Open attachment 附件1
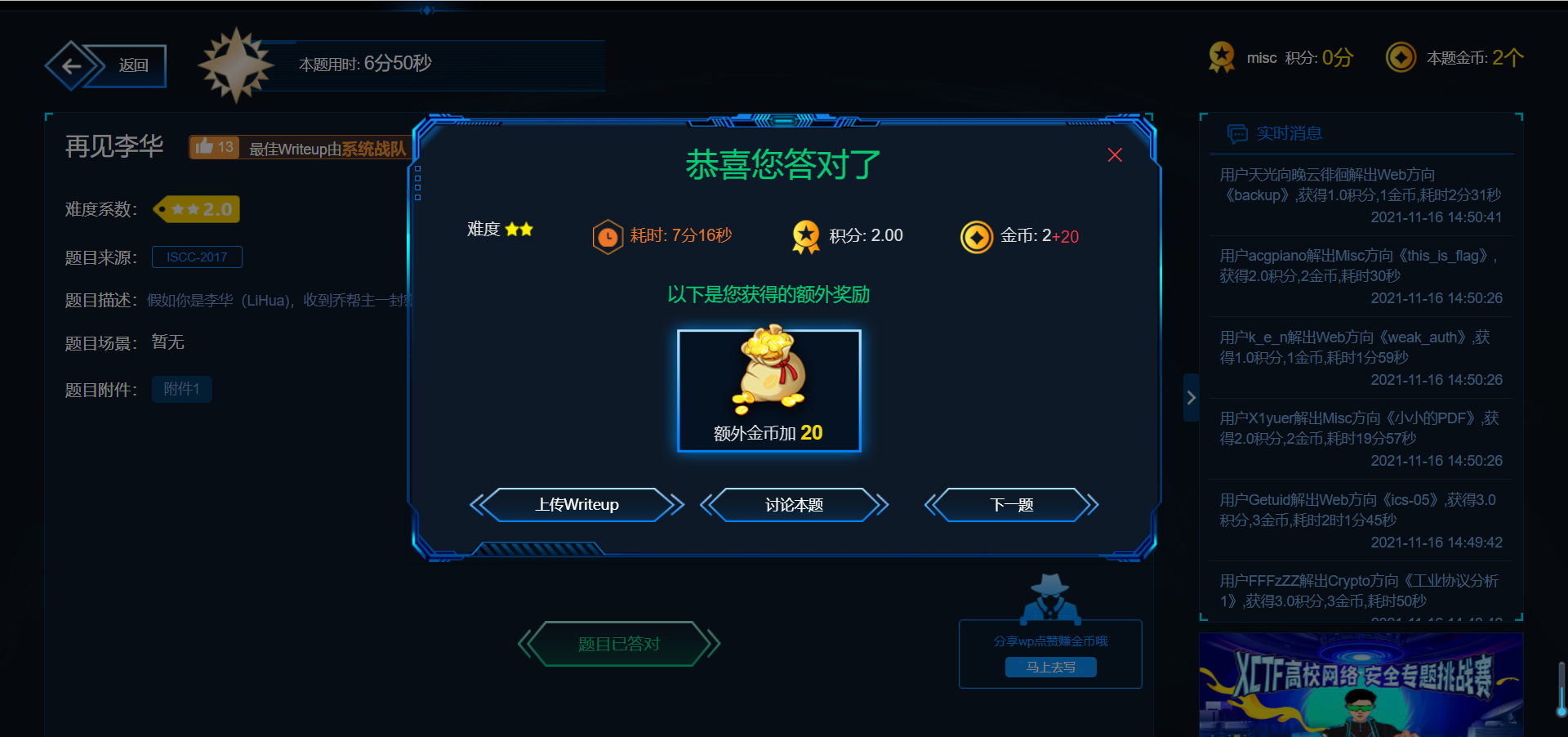 pyautogui.click(x=181, y=389)
